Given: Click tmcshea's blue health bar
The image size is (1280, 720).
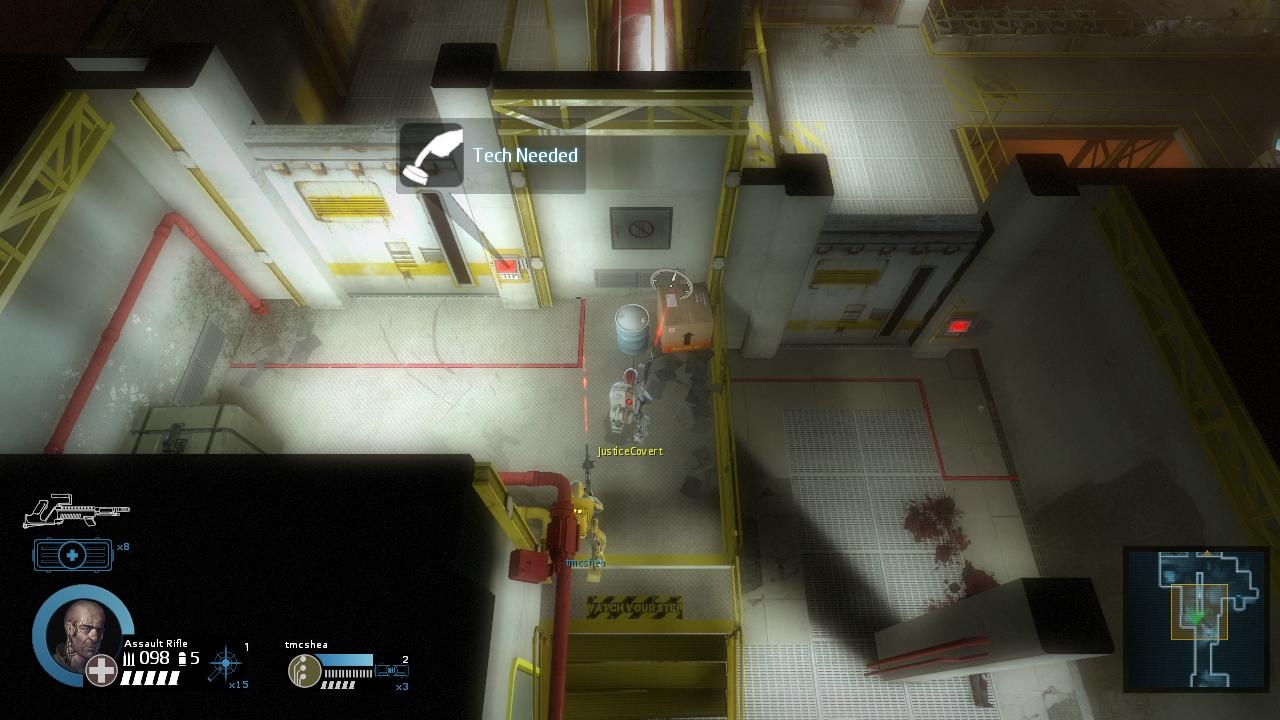Looking at the screenshot, I should 347,660.
